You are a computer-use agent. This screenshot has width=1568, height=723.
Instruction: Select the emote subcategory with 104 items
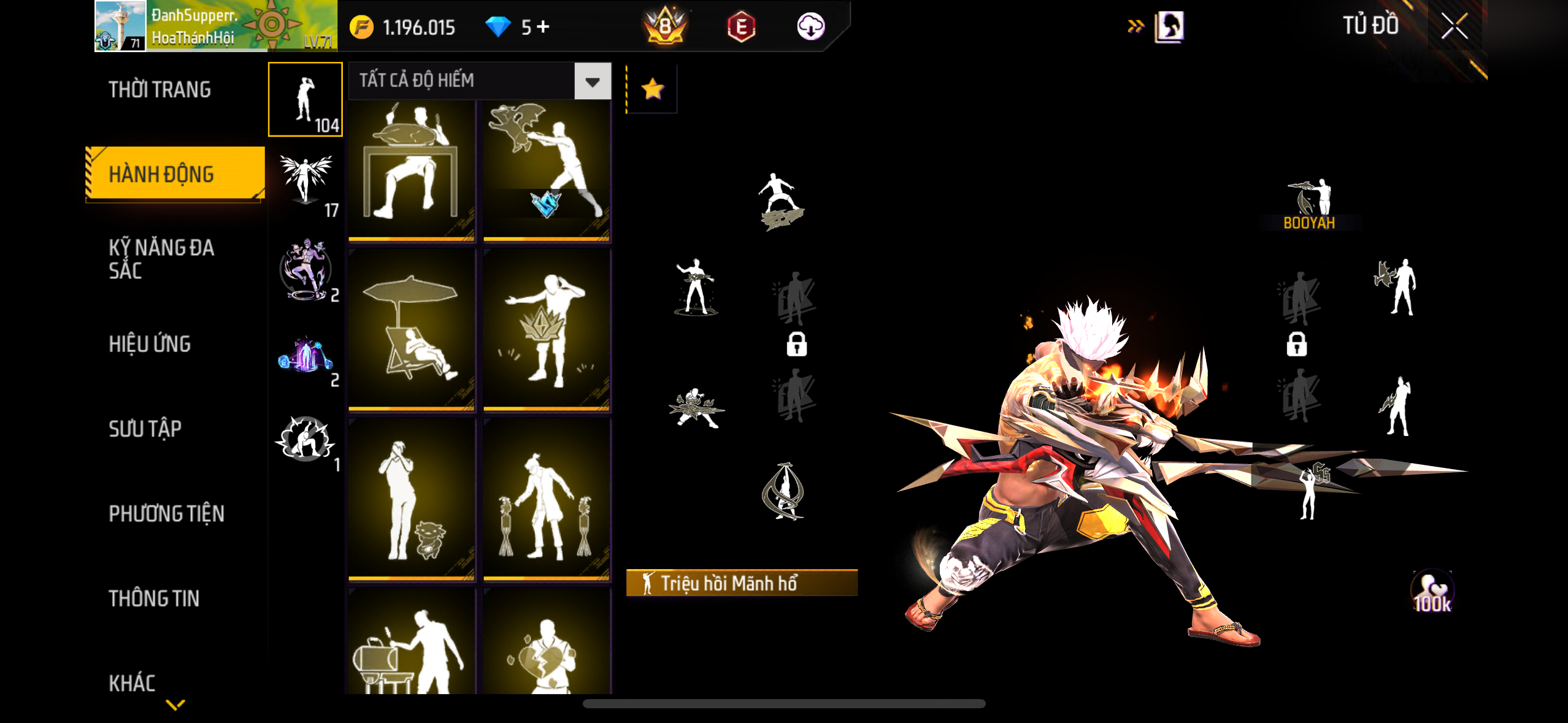tap(306, 99)
